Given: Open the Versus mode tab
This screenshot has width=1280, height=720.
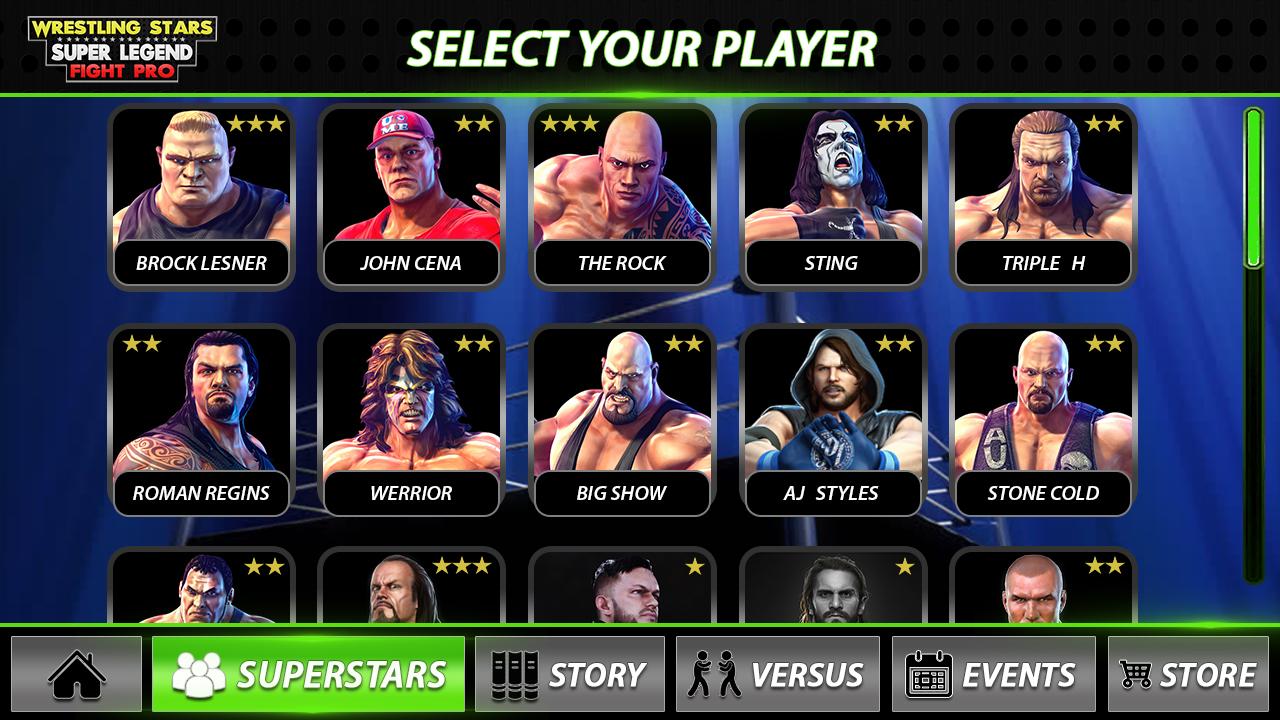Looking at the screenshot, I should pyautogui.click(x=777, y=674).
